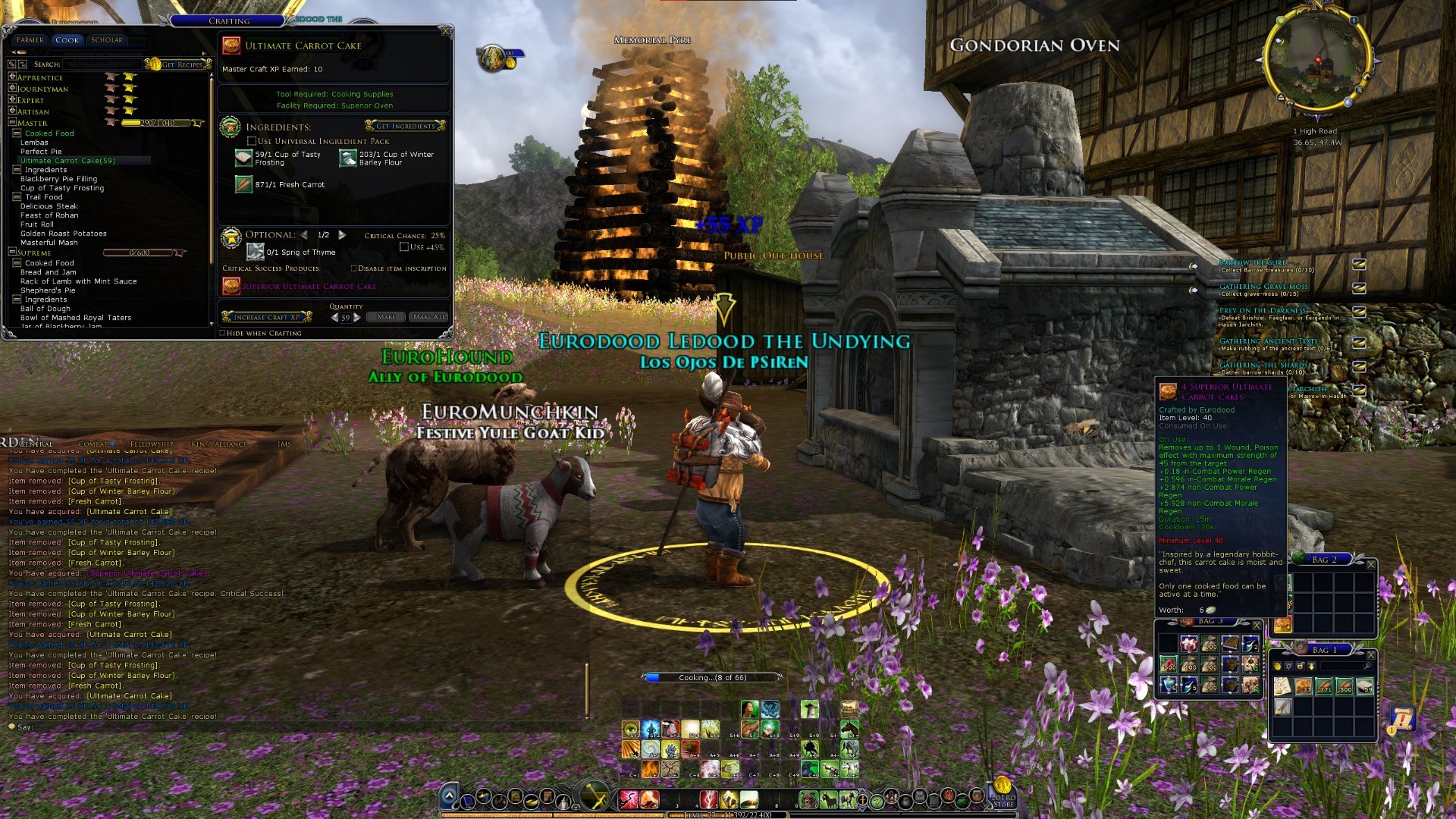1456x819 pixels.
Task: Select the 500 fresh carrots stack in Bag 1
Action: point(1345,687)
